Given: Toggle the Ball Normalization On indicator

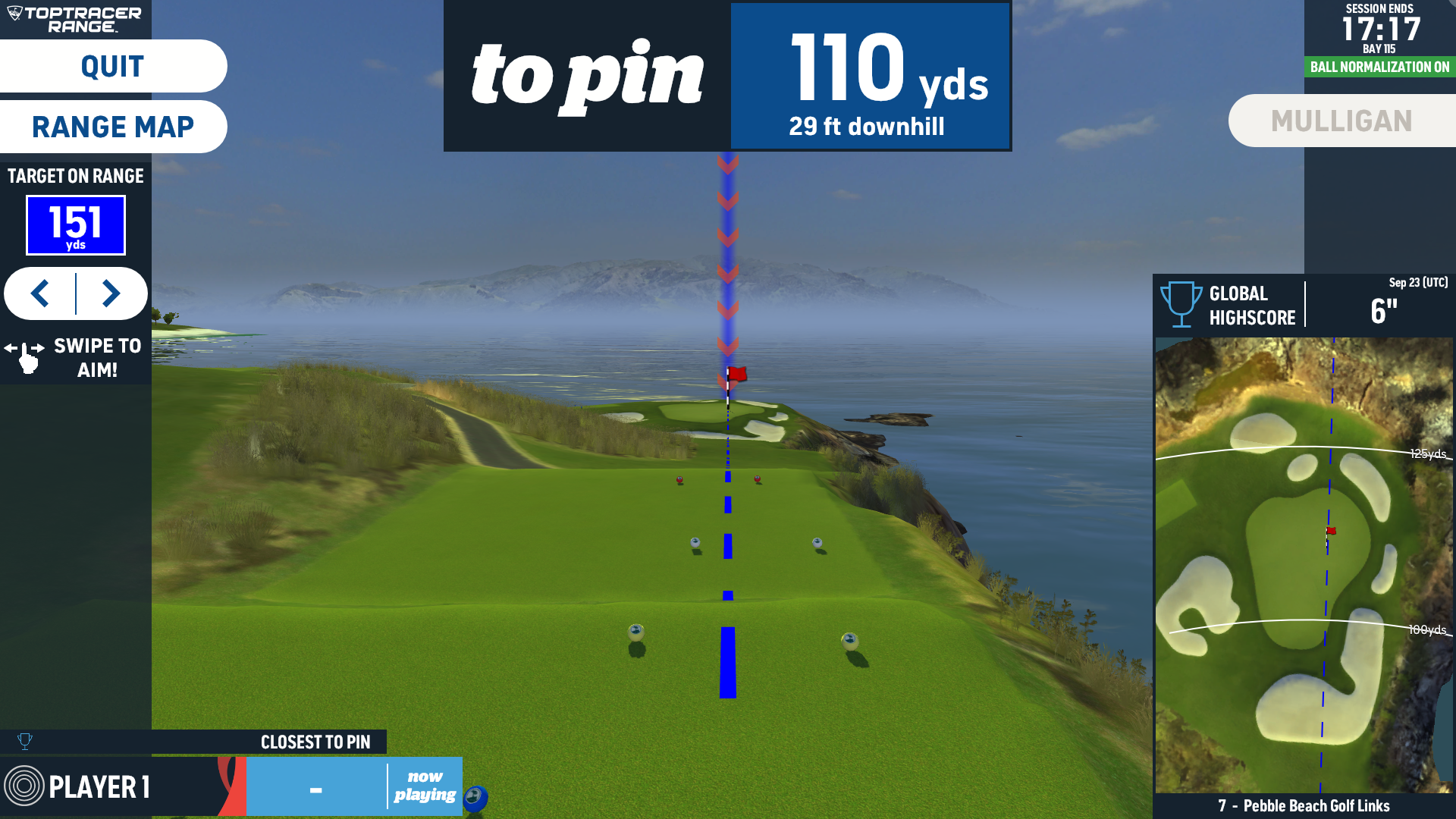Looking at the screenshot, I should pos(1379,67).
